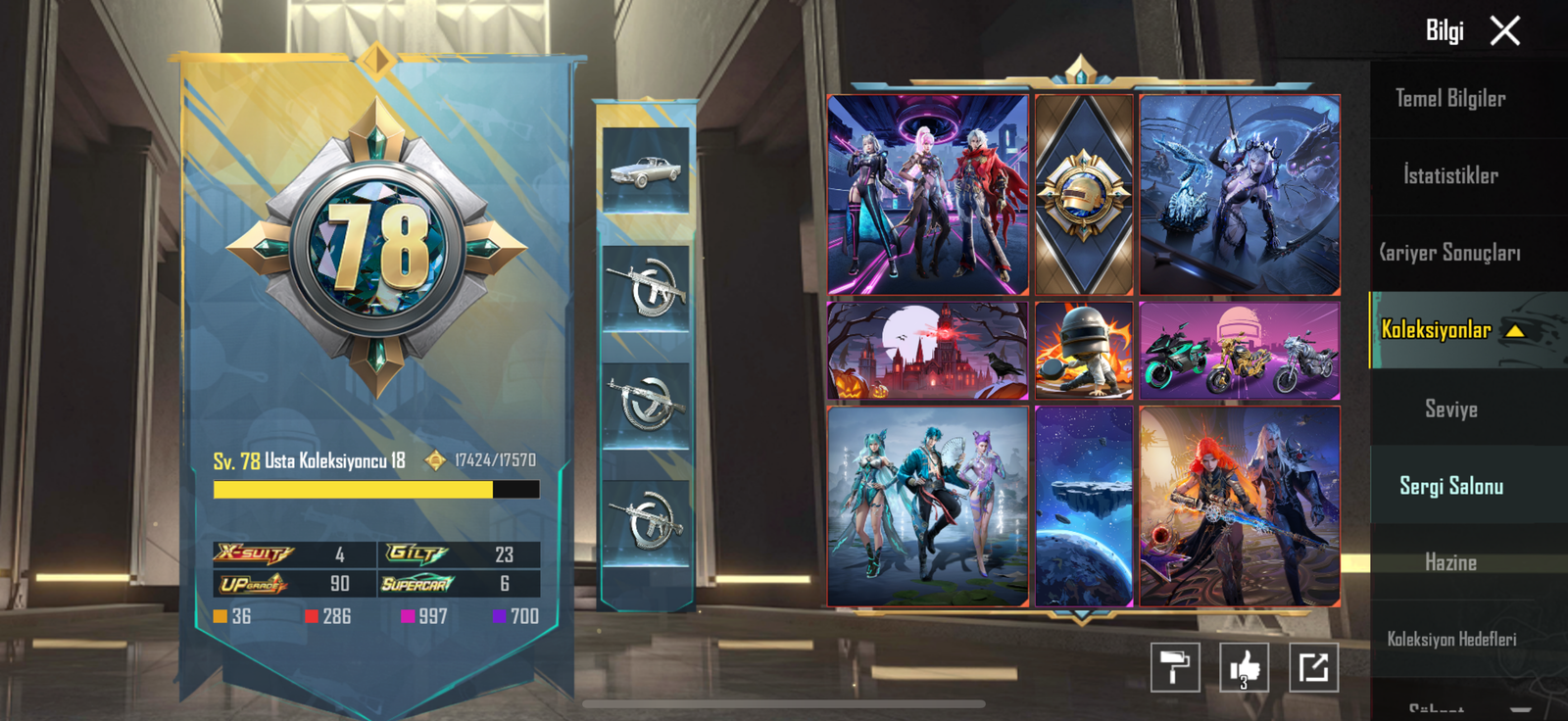Give a thumbs-up like
Image resolution: width=1568 pixels, height=721 pixels.
pos(1244,668)
